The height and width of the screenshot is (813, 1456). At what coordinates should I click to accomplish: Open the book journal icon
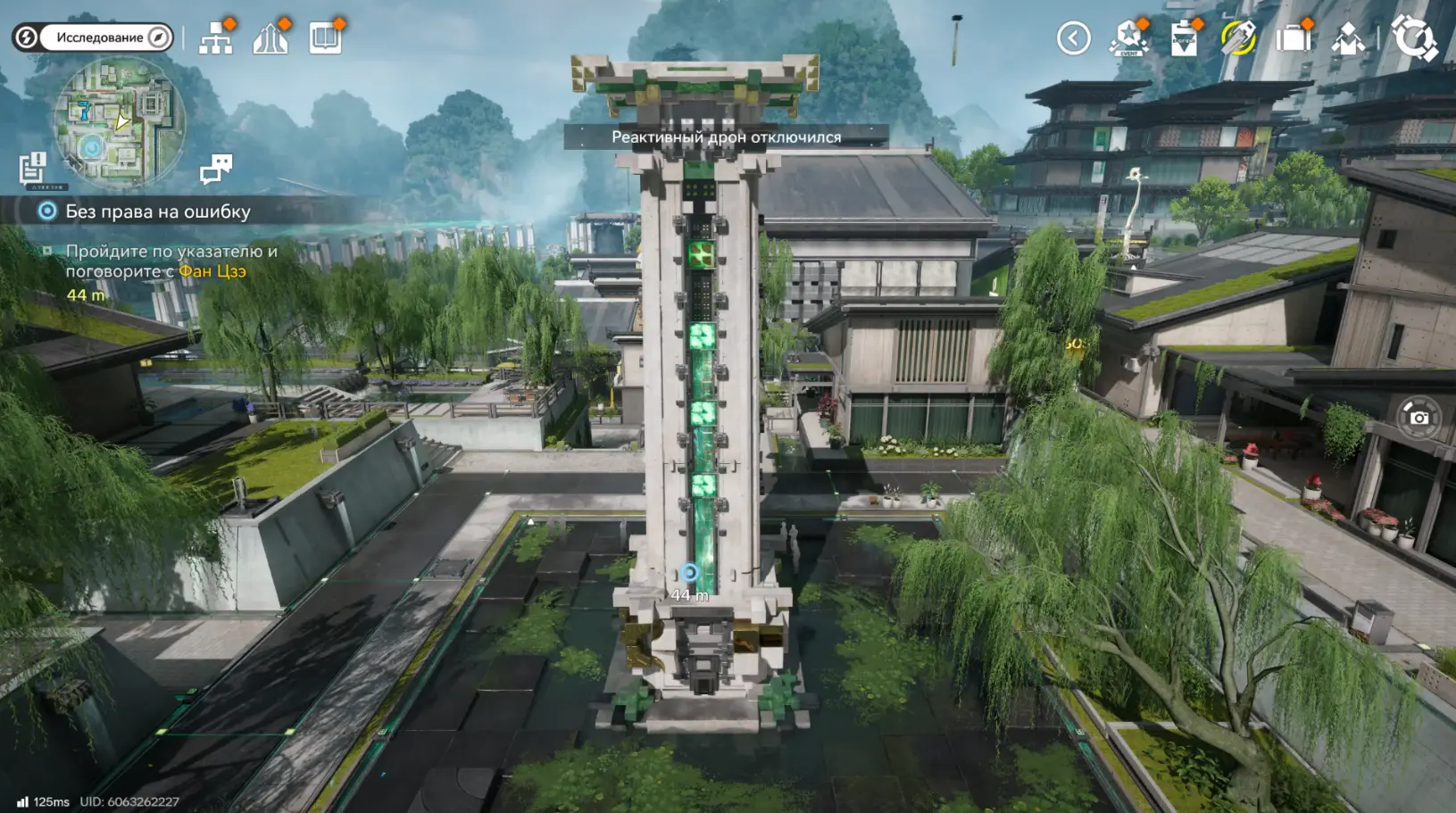pos(325,38)
